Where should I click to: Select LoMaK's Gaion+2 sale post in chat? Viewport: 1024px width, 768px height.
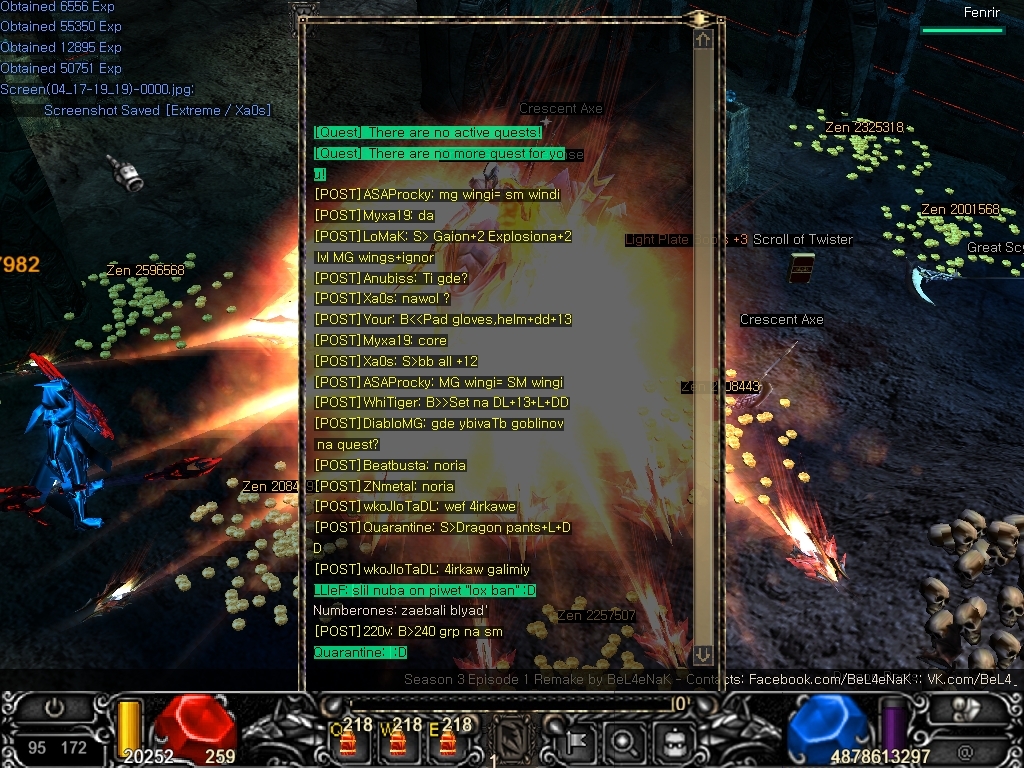pos(443,237)
